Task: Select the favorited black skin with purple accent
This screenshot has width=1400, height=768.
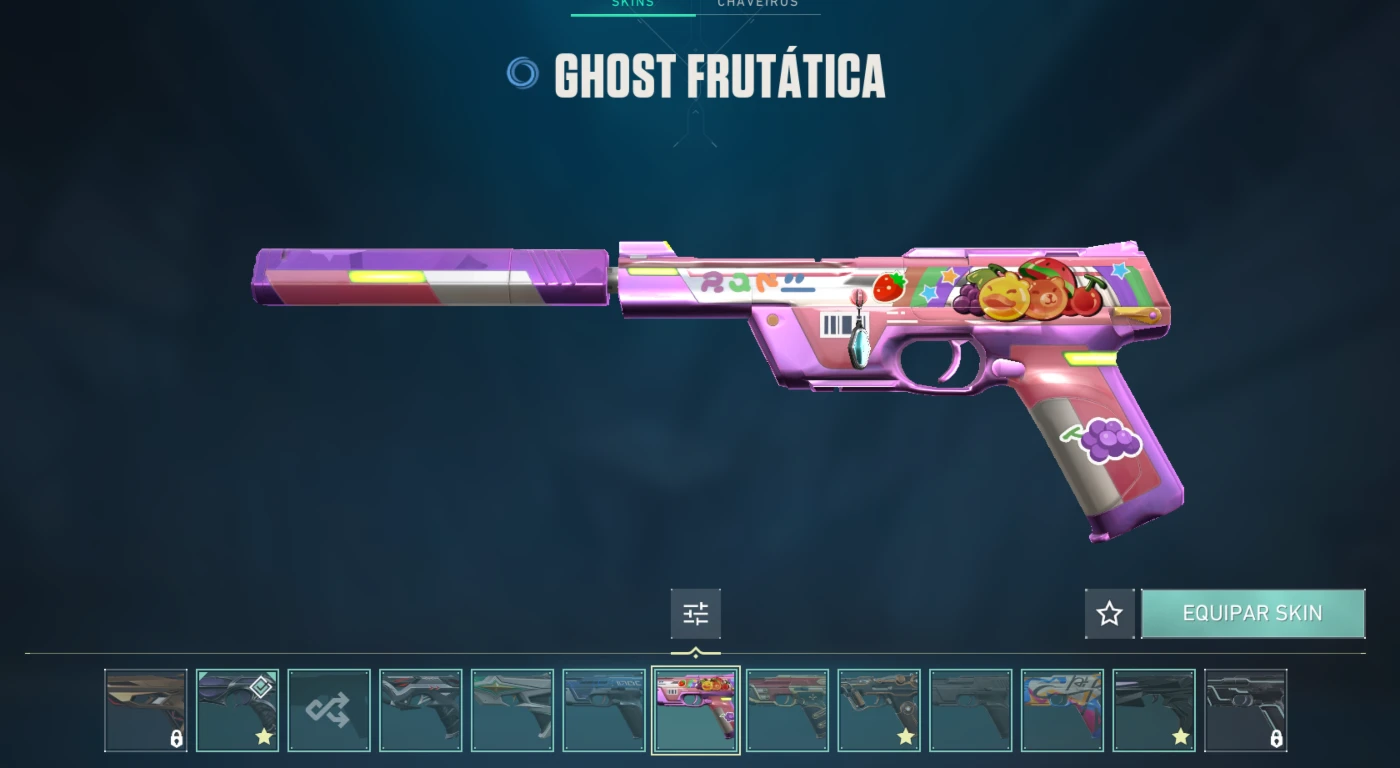Action: point(1153,710)
